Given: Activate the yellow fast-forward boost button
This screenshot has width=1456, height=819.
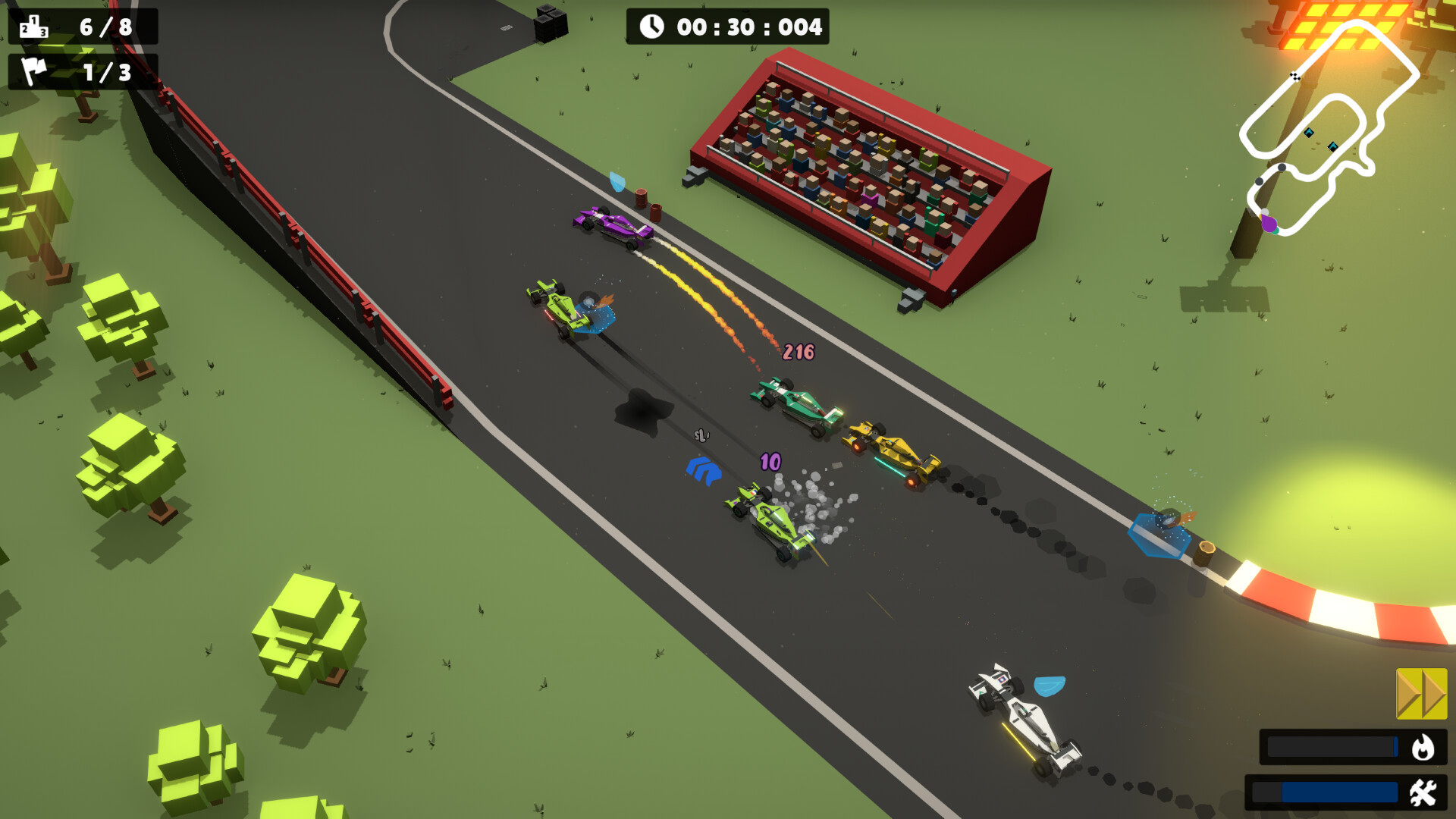Looking at the screenshot, I should click(1421, 693).
